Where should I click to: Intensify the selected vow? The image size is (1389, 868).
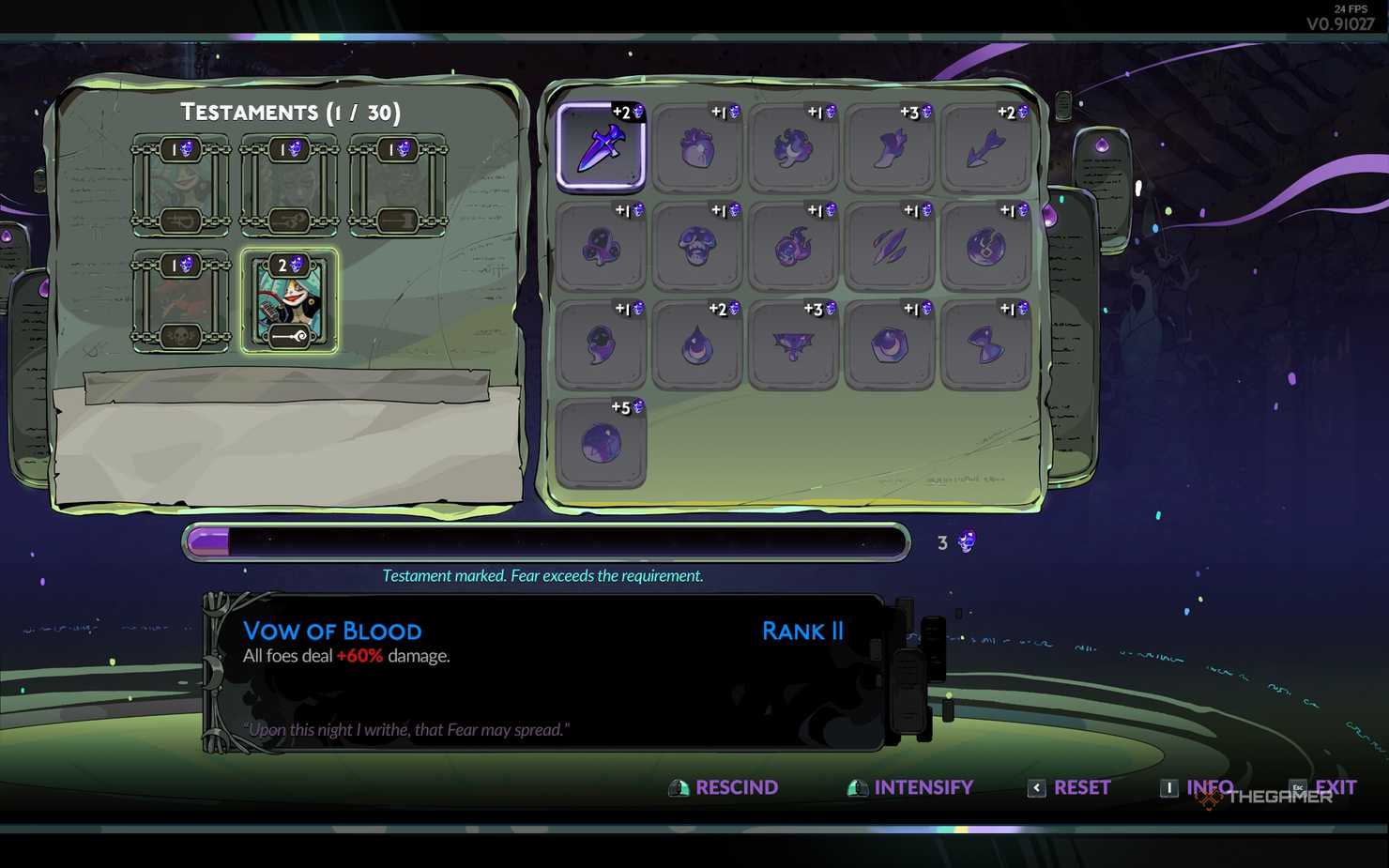coord(923,787)
